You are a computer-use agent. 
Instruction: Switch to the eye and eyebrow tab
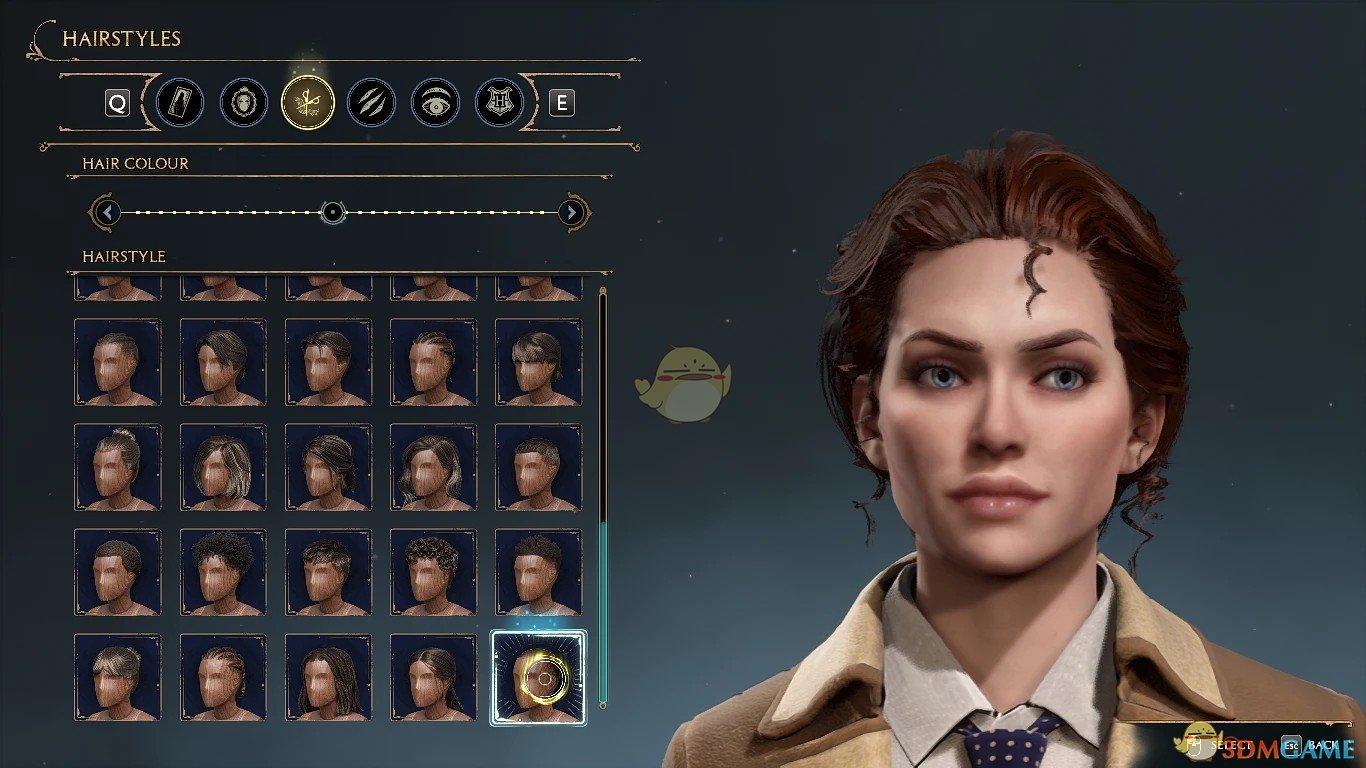pos(435,103)
